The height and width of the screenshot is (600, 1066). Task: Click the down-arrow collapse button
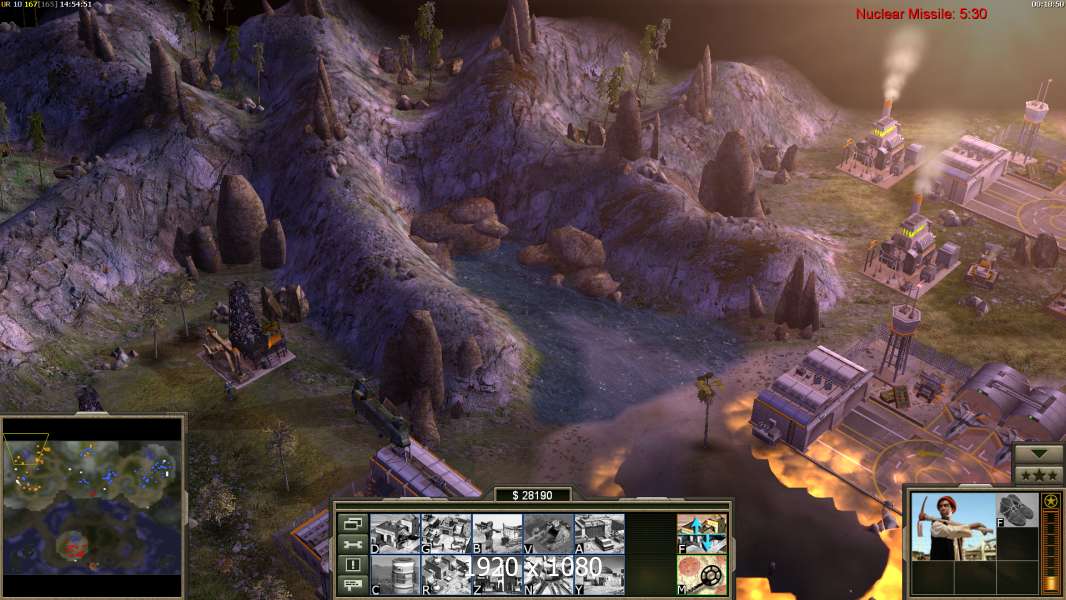1038,453
